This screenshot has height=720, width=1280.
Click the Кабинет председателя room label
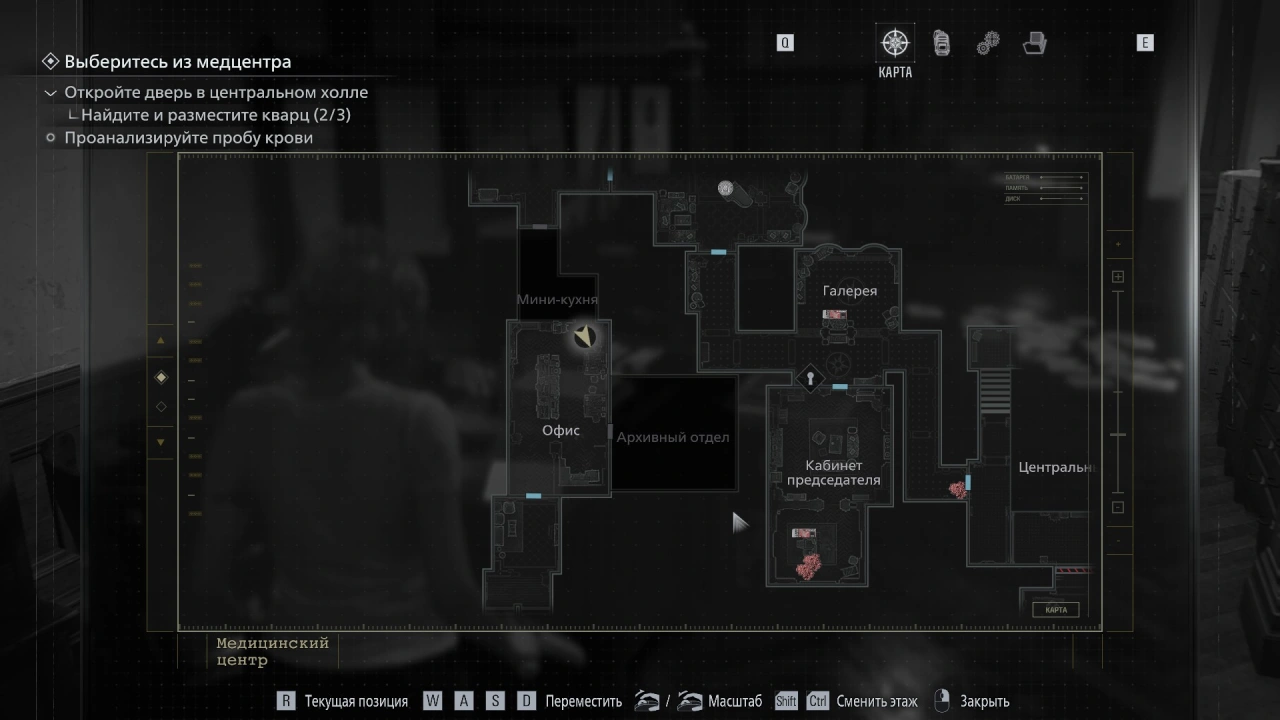click(x=833, y=473)
